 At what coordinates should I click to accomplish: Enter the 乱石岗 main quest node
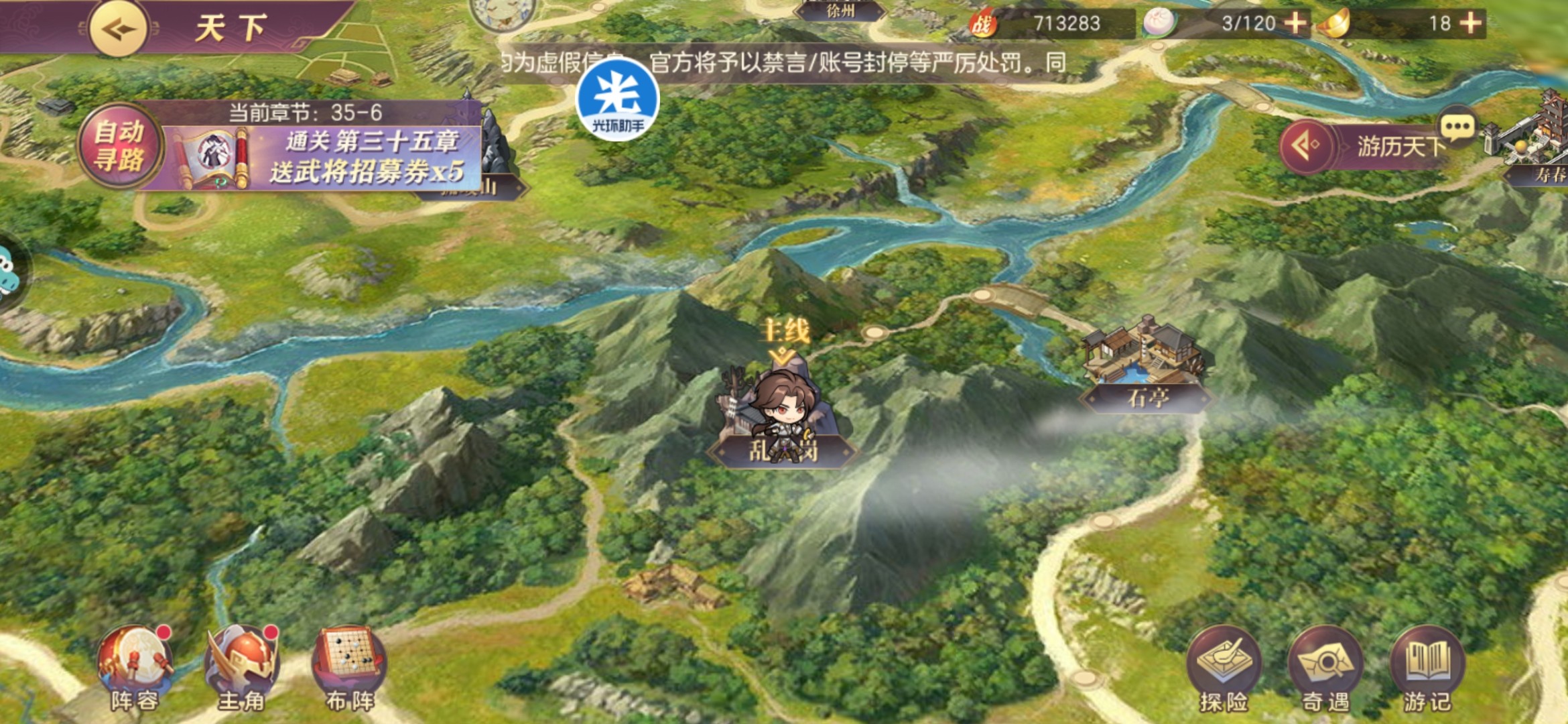(x=783, y=419)
